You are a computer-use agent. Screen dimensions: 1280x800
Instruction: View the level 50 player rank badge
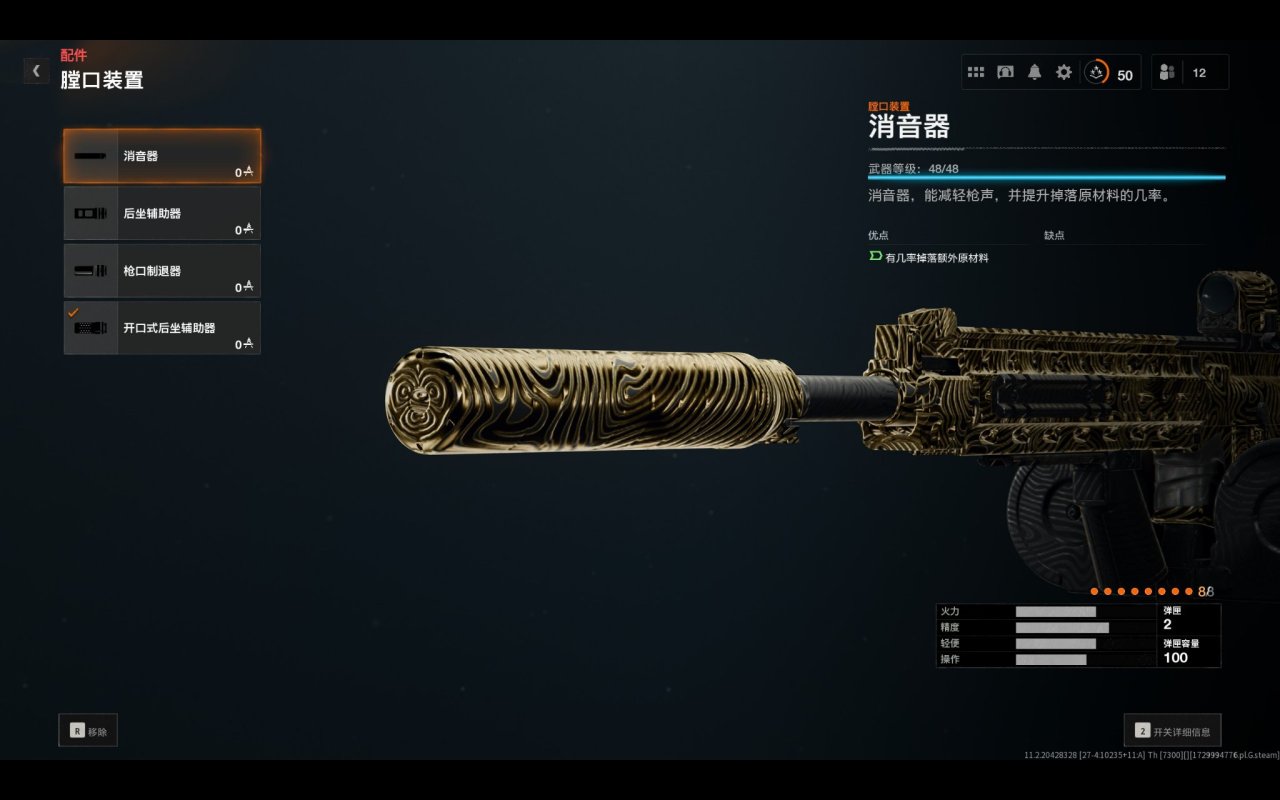1110,73
